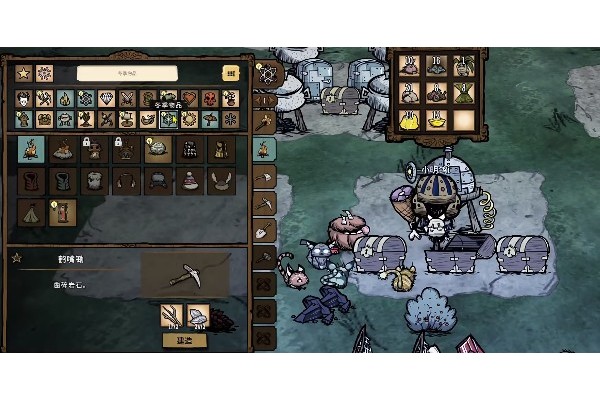Image resolution: width=600 pixels, height=400 pixels.
Task: Pick the winter hat recipe
Action: [x=187, y=181]
